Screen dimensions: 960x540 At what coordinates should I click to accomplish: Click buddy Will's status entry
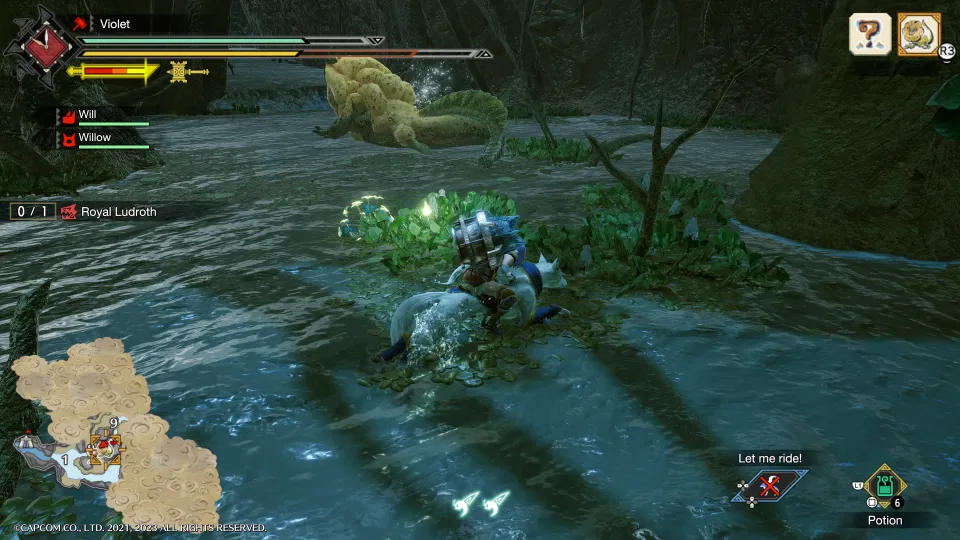click(x=105, y=117)
